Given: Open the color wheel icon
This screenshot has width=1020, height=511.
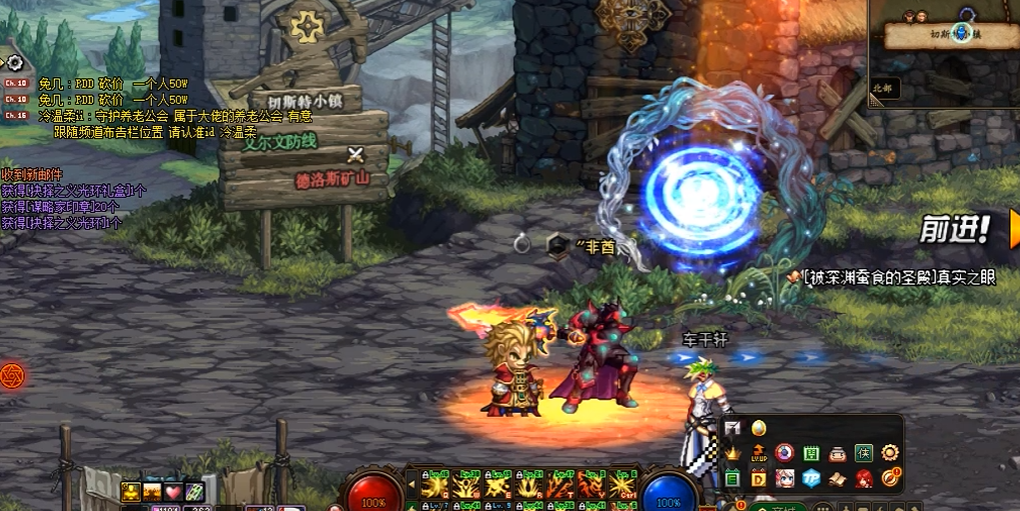Looking at the screenshot, I should pyautogui.click(x=785, y=453).
